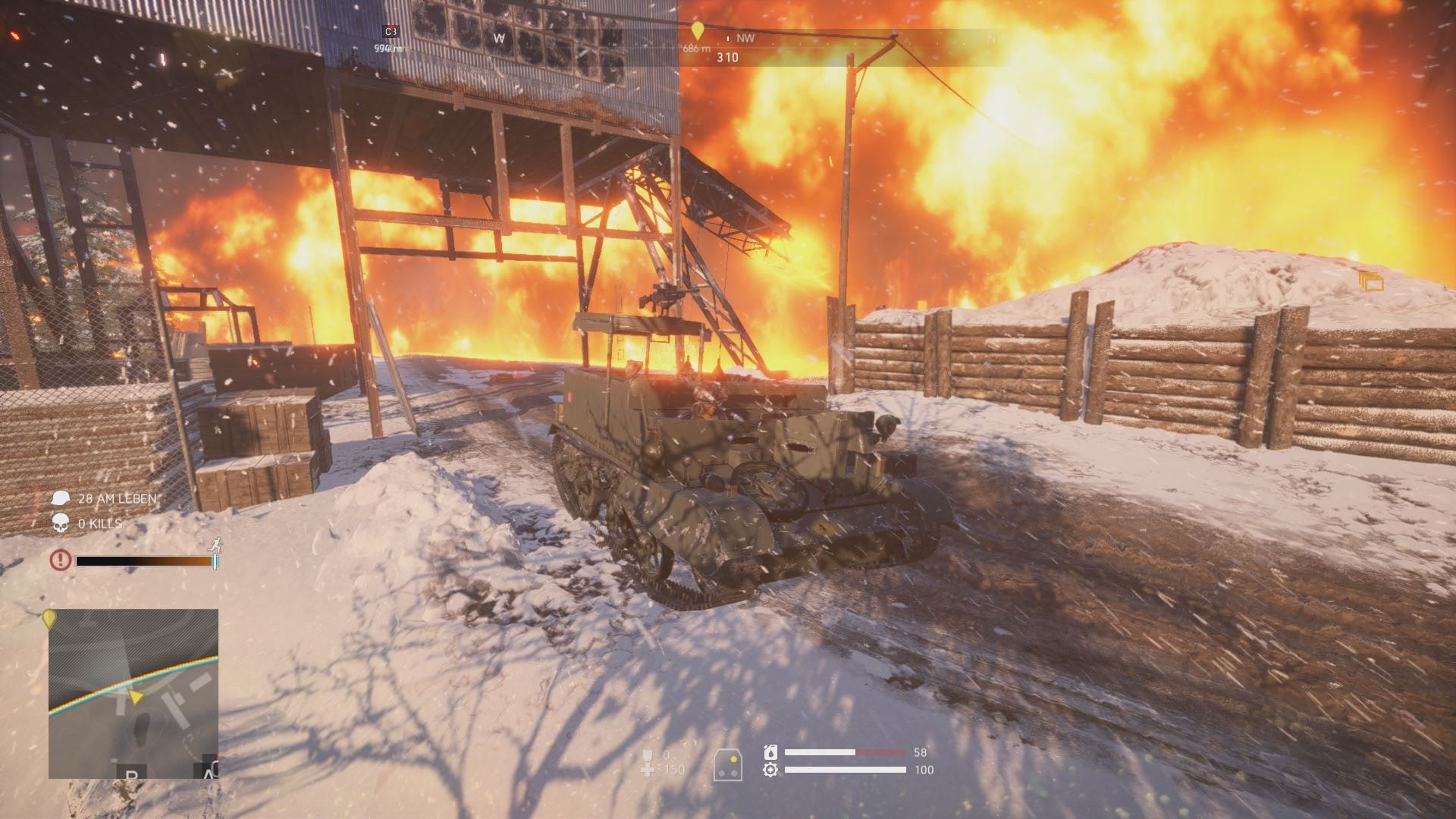Screen dimensions: 1456x819
Task: Click the helmet players-alive icon
Action: click(61, 498)
